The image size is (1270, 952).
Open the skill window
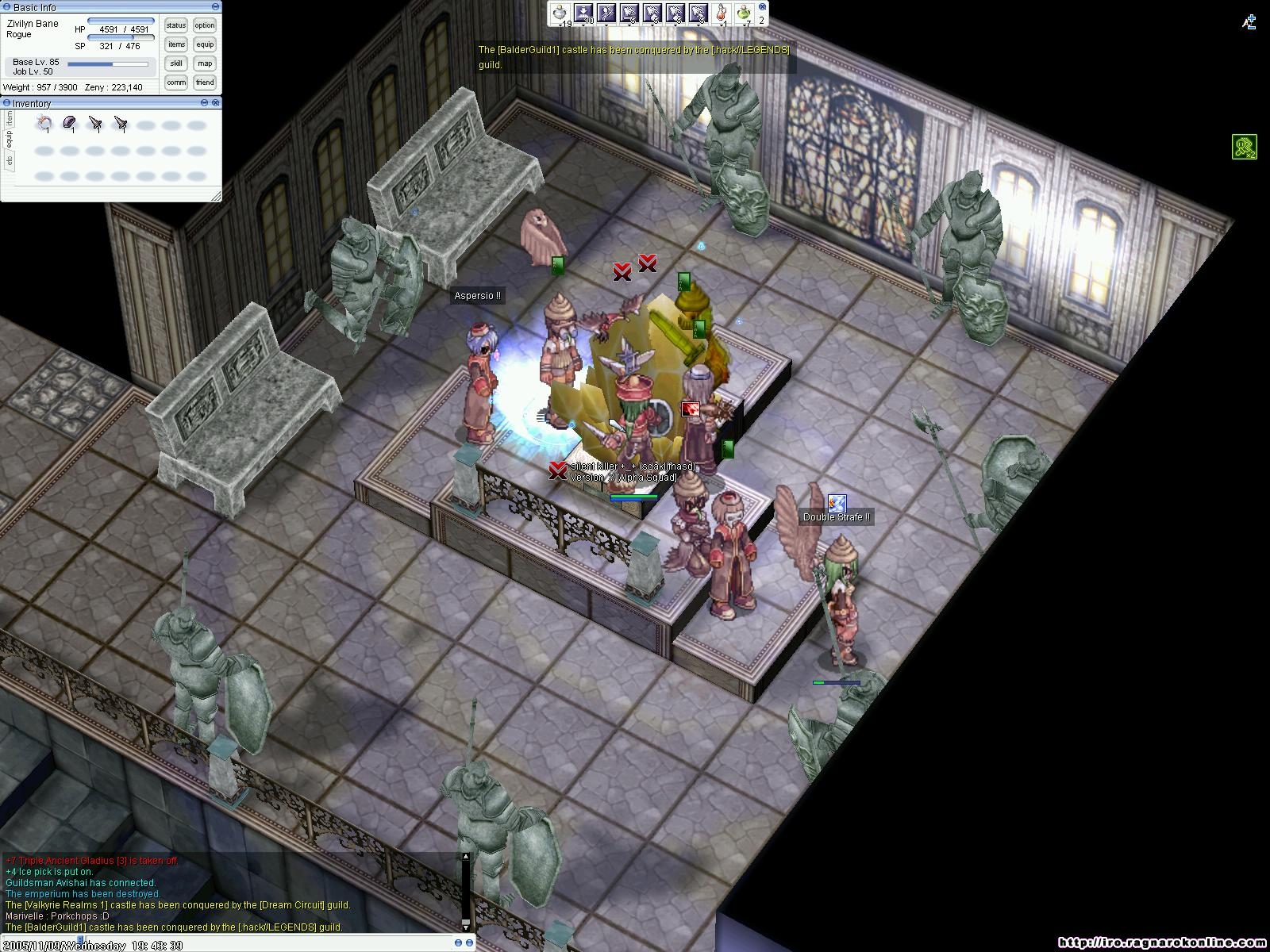[176, 63]
